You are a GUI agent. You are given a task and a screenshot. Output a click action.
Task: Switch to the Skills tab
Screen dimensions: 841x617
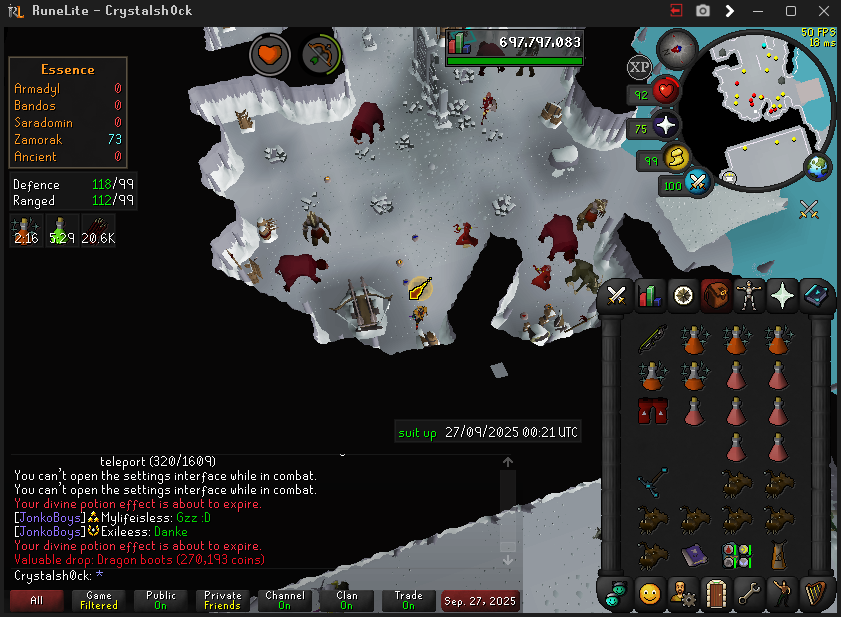(x=651, y=295)
